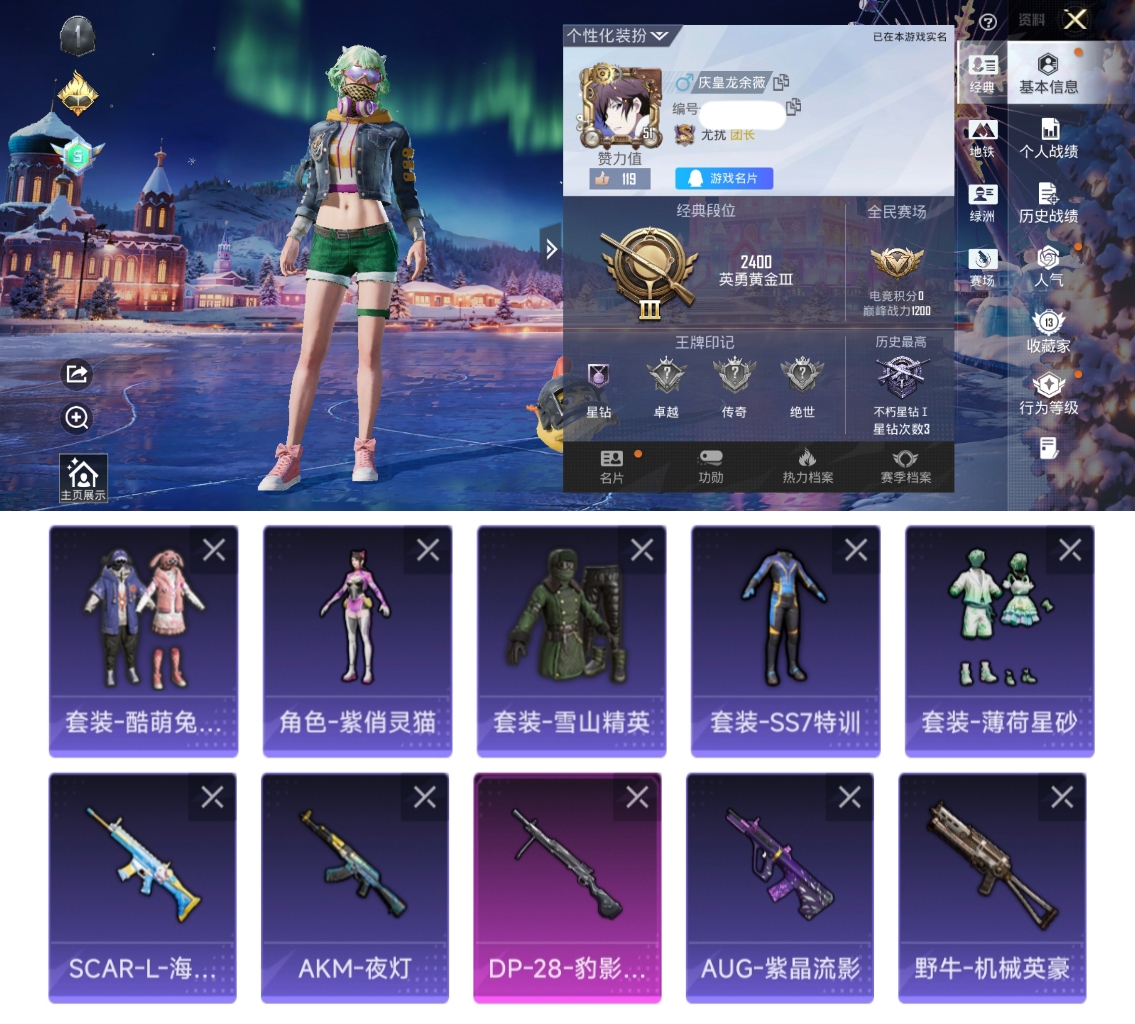Image resolution: width=1135 pixels, height=1024 pixels.
Task: Open the 热力档案 section
Action: click(x=807, y=466)
